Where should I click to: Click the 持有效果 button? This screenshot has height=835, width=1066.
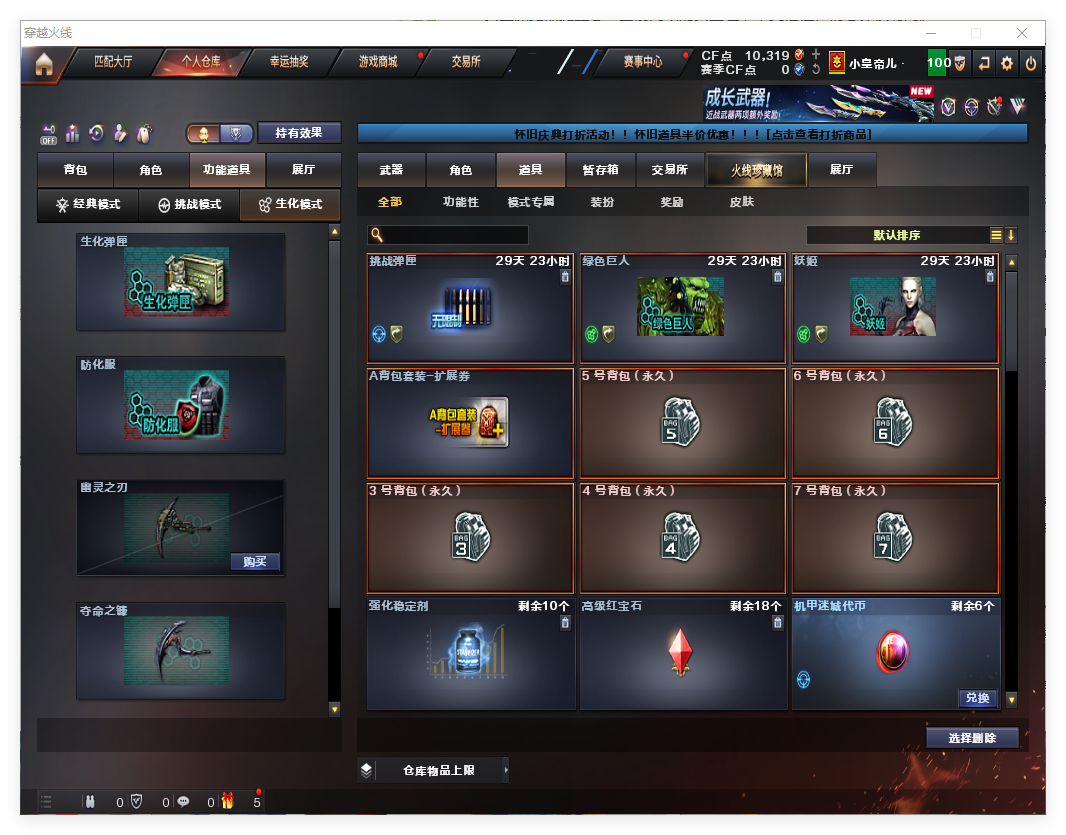pyautogui.click(x=299, y=133)
